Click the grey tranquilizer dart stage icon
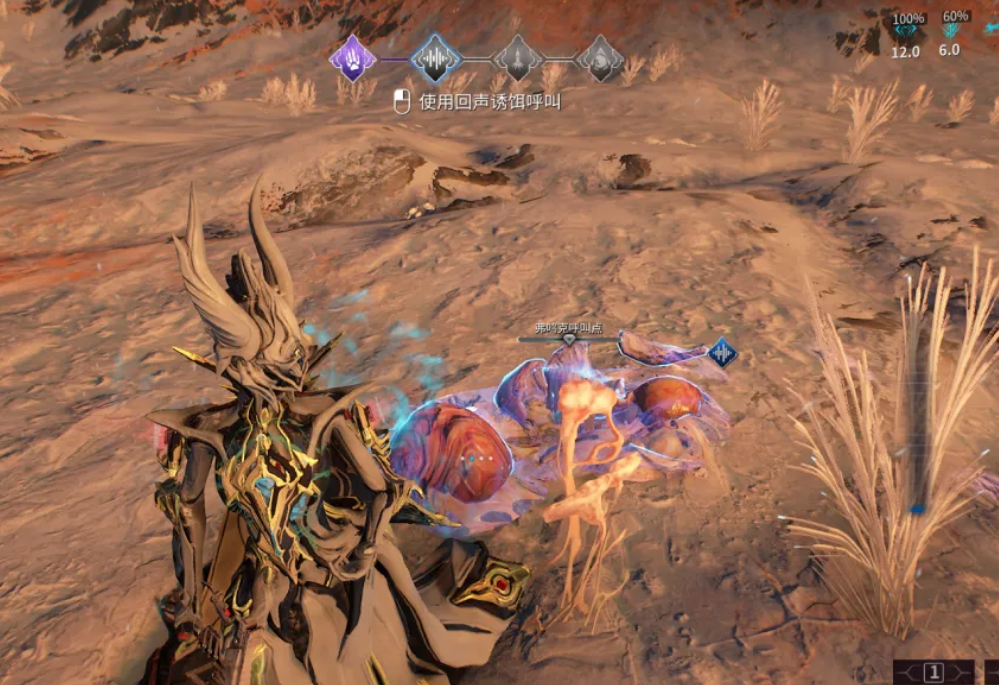Image resolution: width=999 pixels, height=685 pixels. point(518,58)
